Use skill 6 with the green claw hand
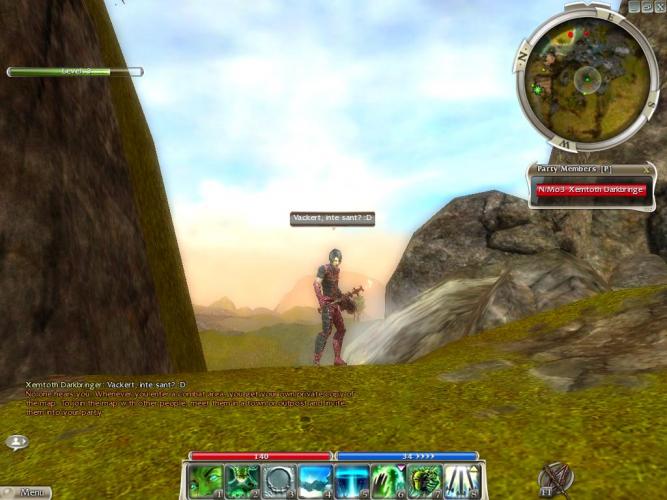The image size is (667, 500). 388,480
